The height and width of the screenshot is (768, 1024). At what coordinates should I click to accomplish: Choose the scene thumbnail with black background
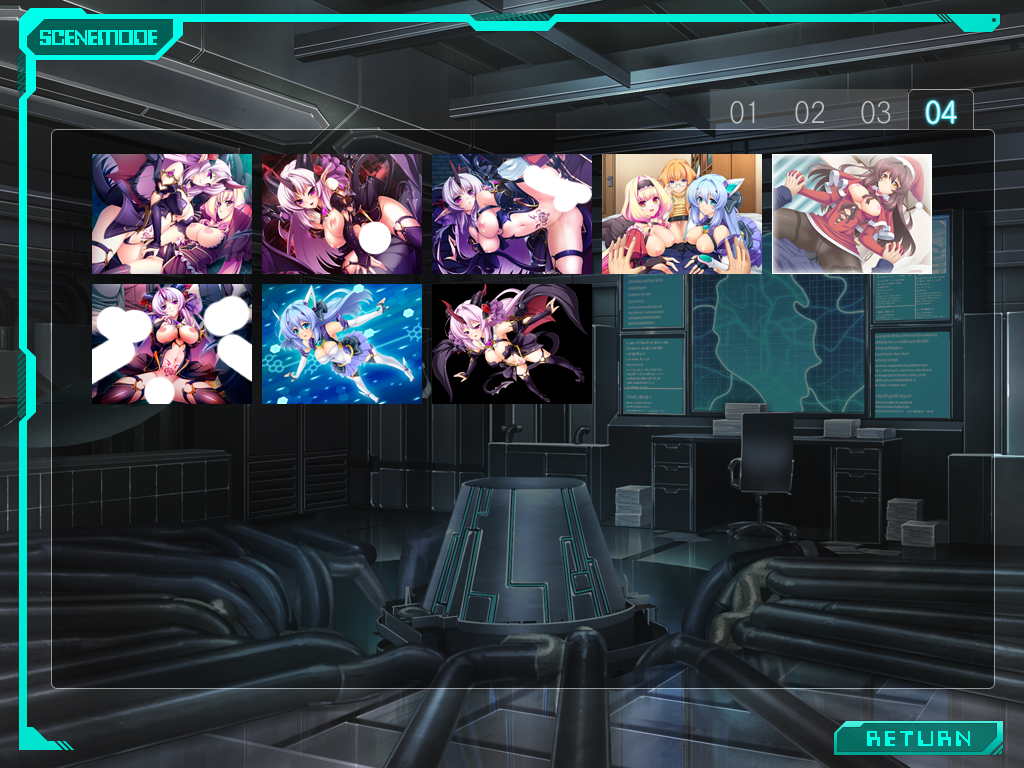[x=511, y=343]
